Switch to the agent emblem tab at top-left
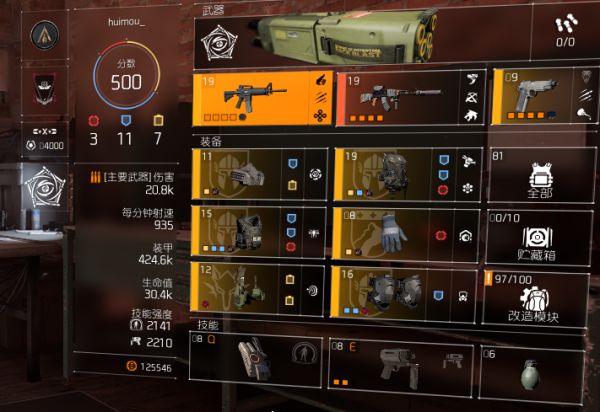Image resolution: width=600 pixels, height=412 pixels. (42, 36)
